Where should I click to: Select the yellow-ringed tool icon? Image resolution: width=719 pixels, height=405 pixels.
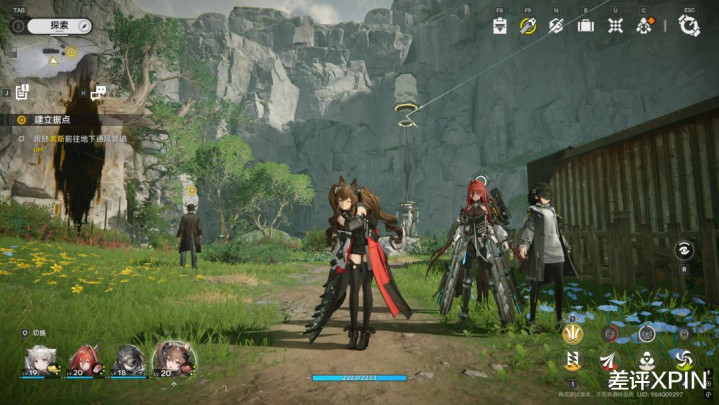528,26
